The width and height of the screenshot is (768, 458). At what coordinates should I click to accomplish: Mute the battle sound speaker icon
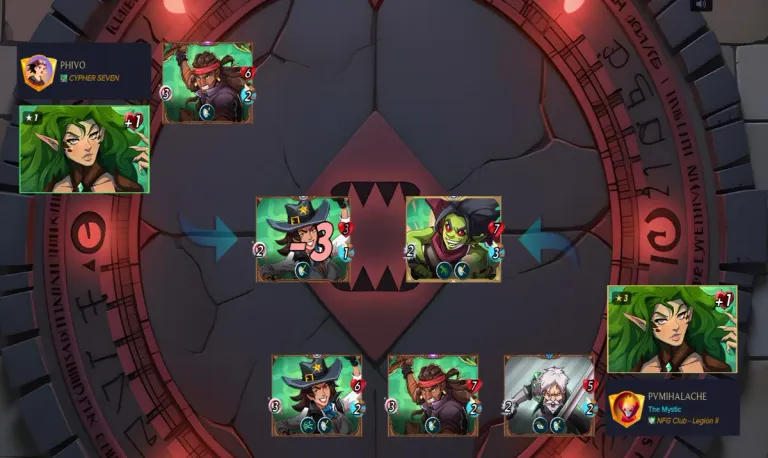[702, 5]
